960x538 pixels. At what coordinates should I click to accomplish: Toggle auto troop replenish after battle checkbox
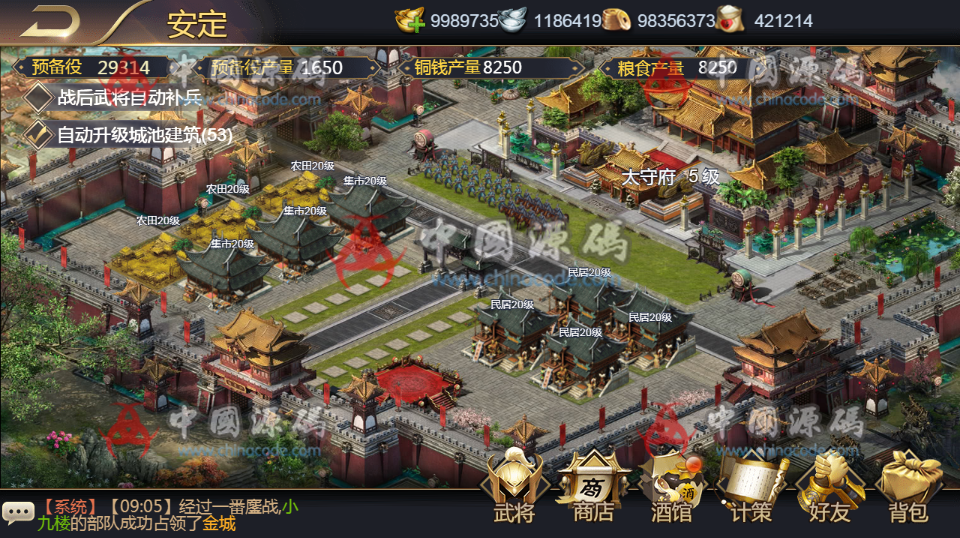[x=38, y=97]
